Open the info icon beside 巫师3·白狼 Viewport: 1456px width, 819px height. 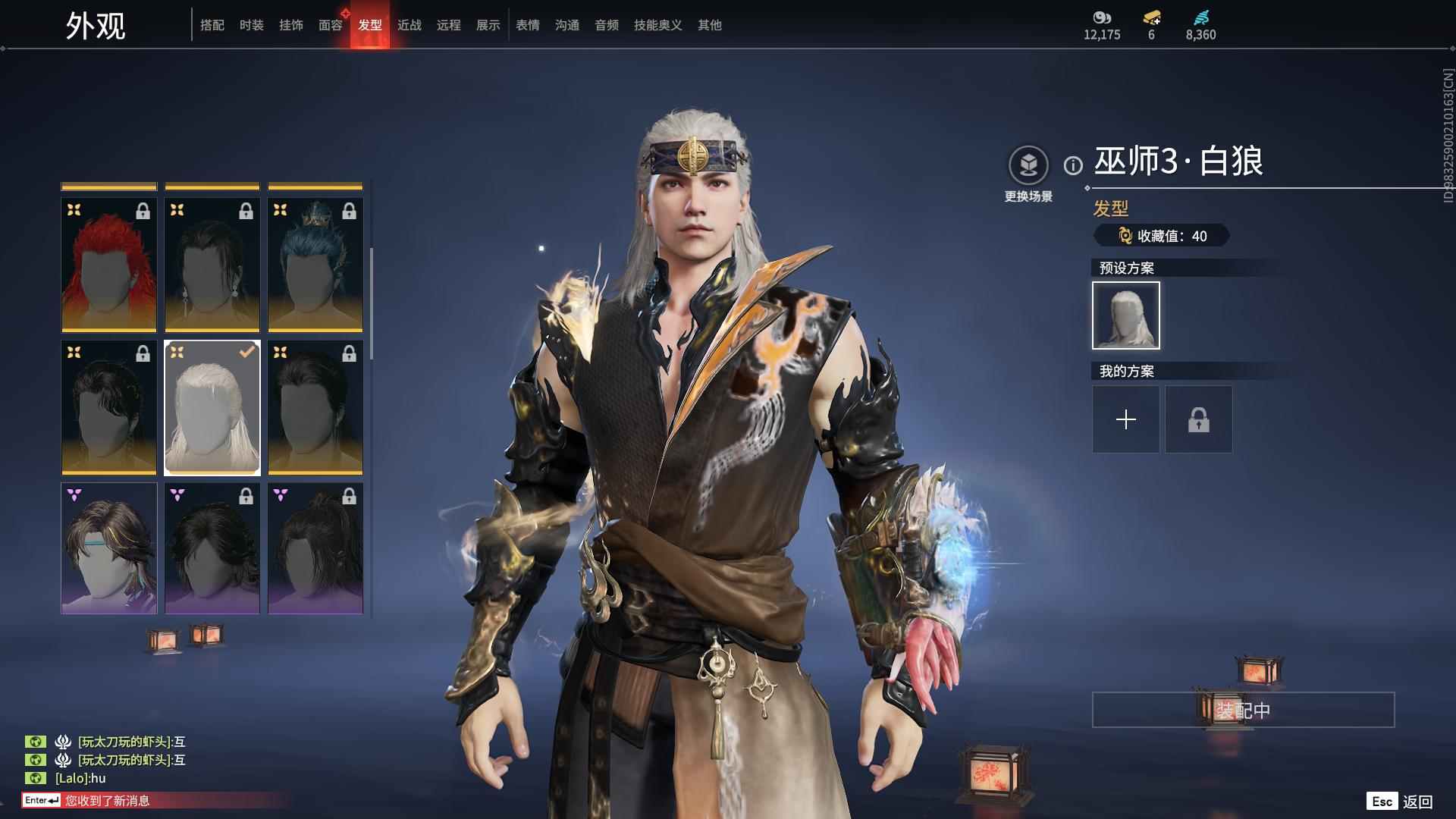pos(1073,165)
